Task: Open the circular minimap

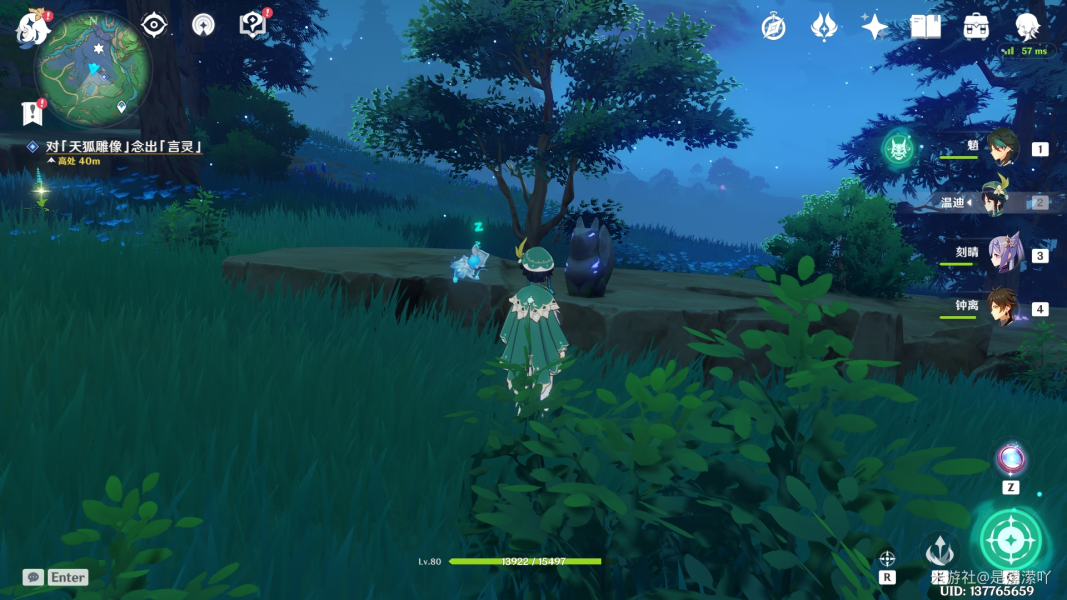Action: click(93, 70)
